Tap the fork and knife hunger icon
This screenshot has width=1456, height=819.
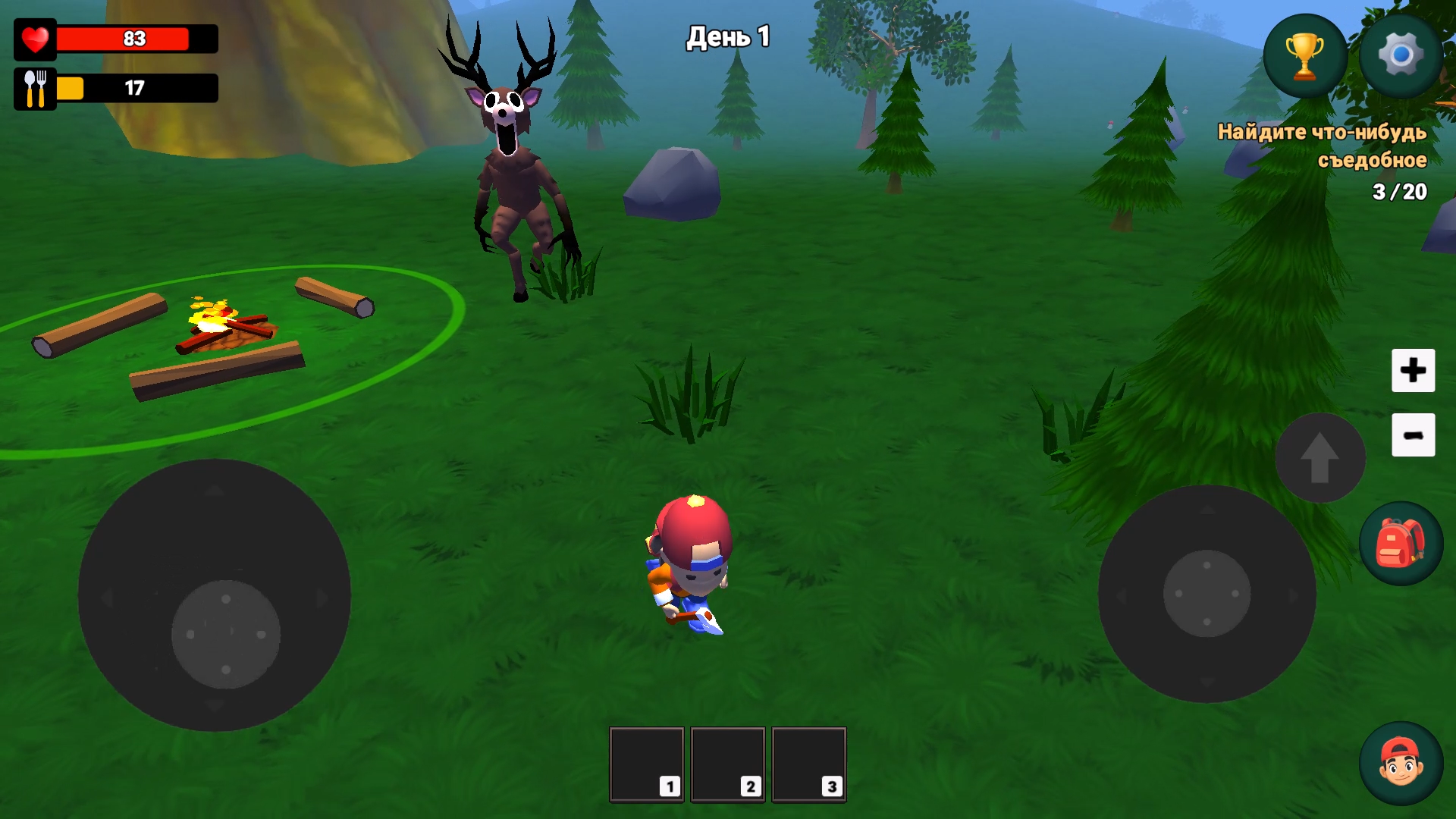(33, 86)
